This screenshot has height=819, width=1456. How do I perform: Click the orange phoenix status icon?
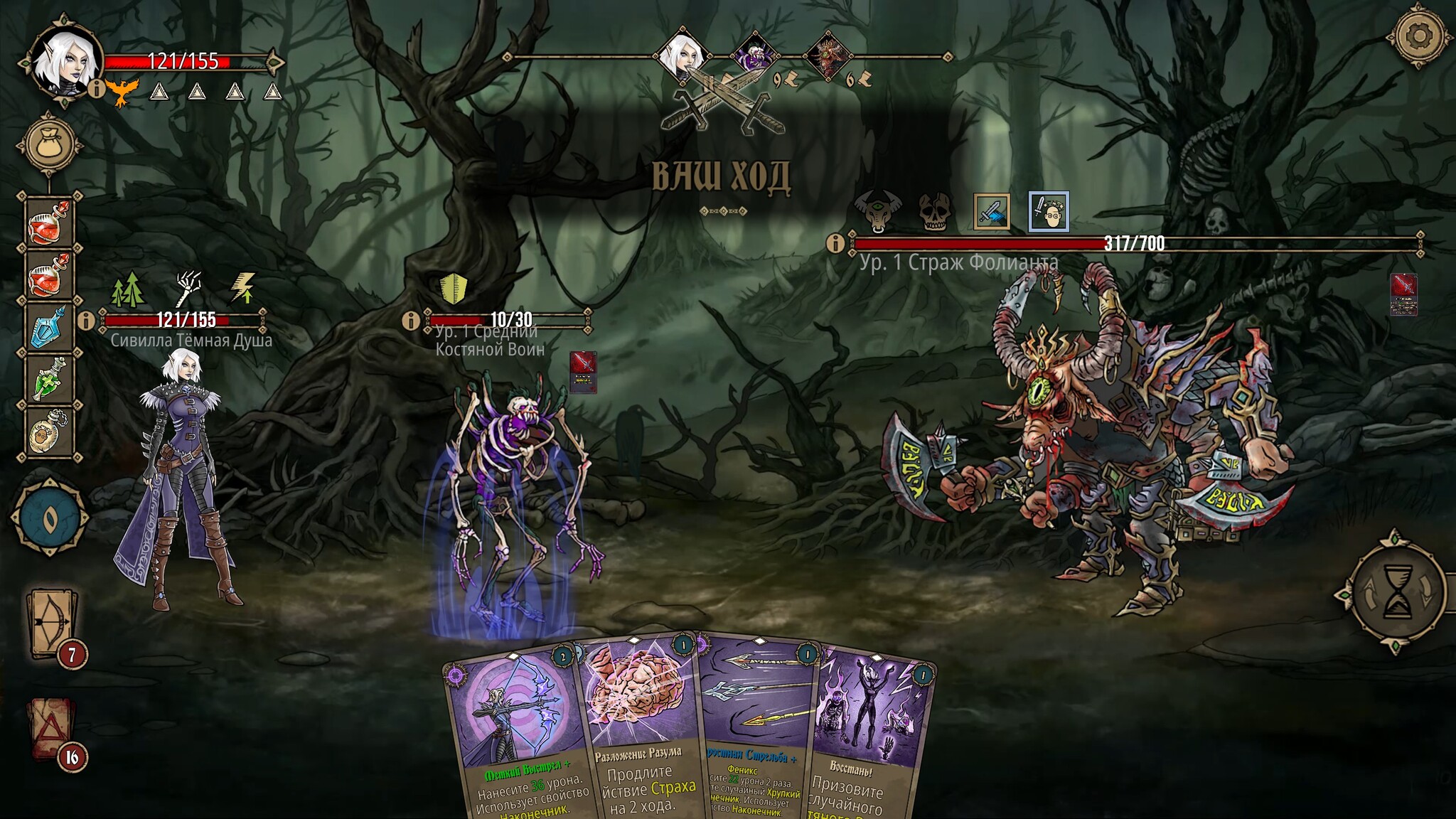coord(122,91)
